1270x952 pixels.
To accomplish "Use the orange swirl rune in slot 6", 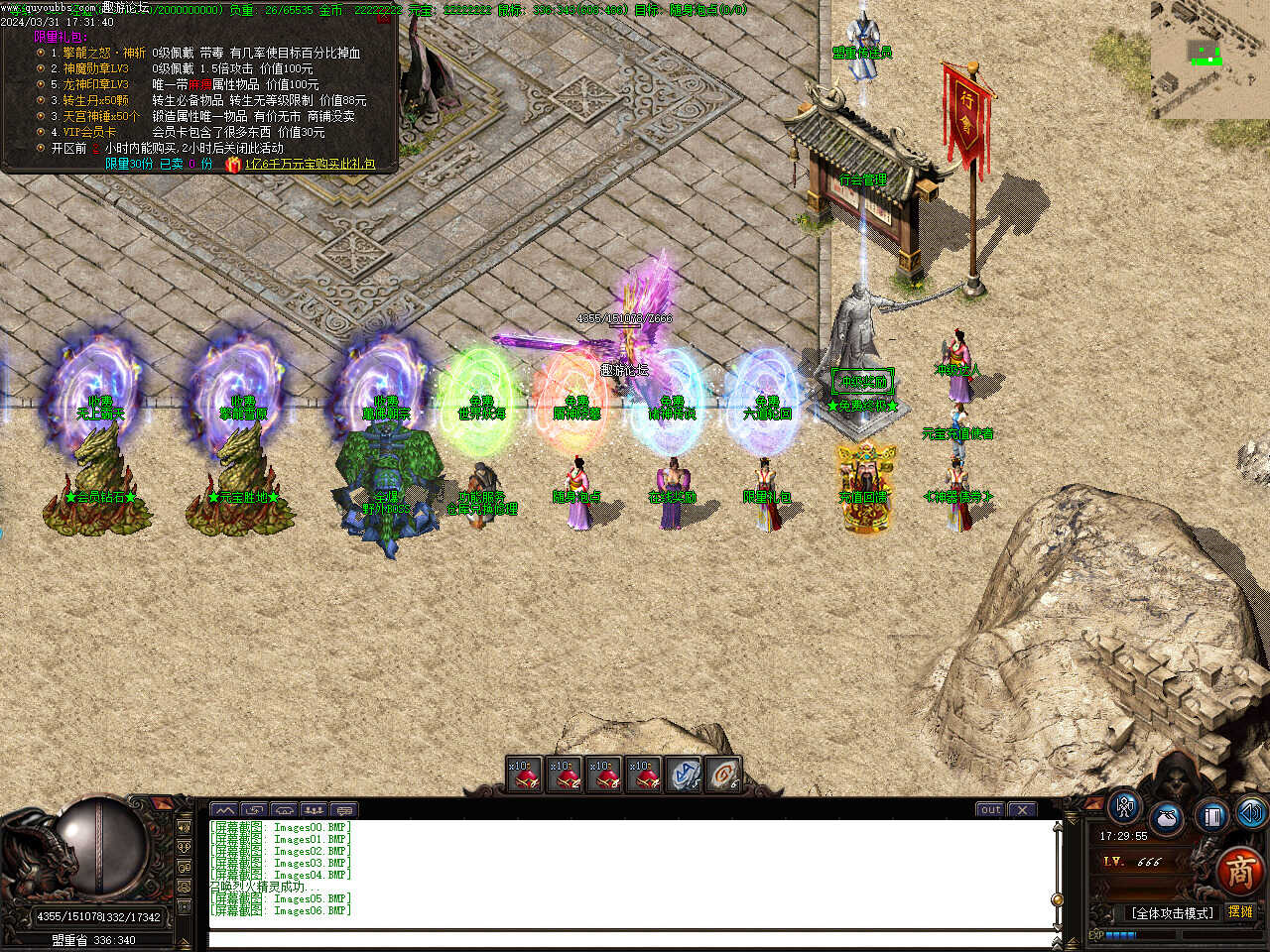I will pos(723,774).
